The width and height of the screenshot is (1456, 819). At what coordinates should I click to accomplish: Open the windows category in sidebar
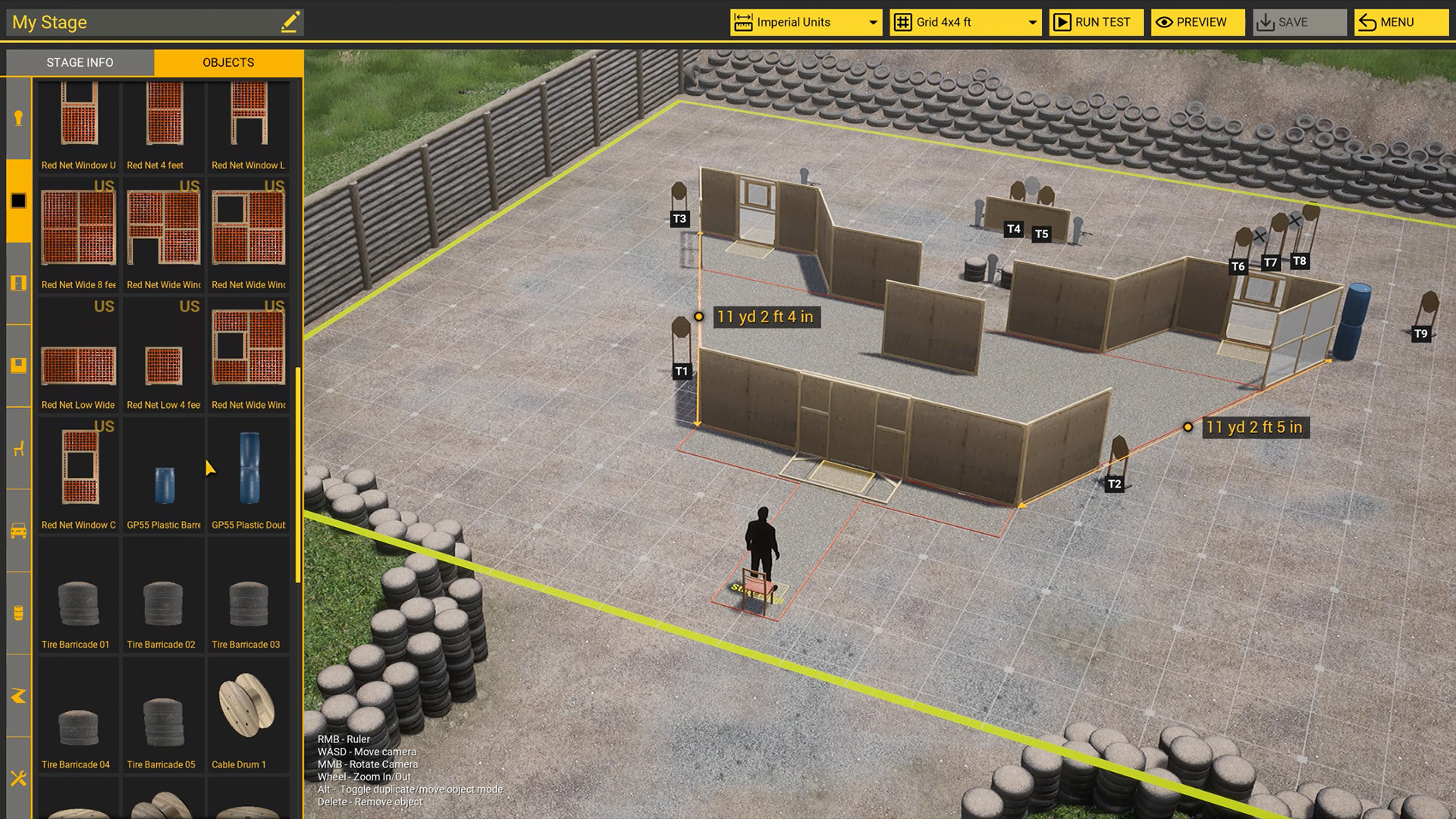pos(18,365)
